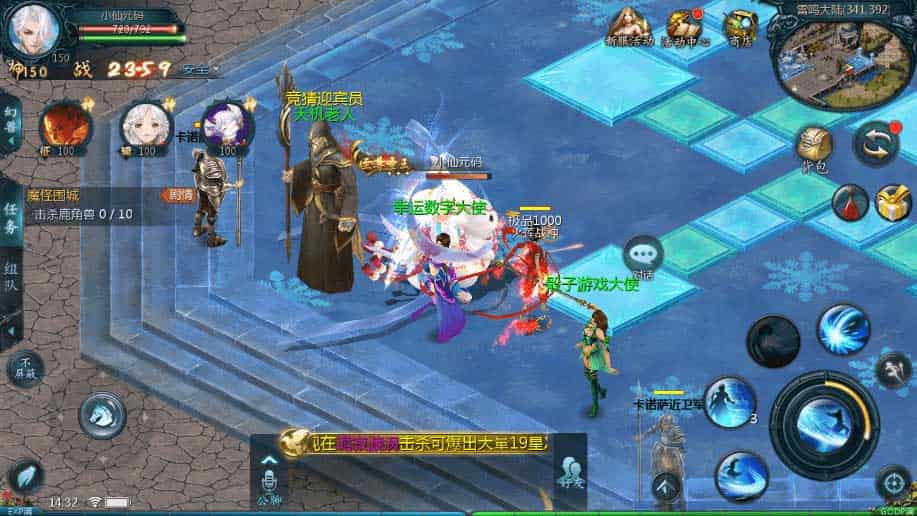Toggle the horse mount button

click(x=102, y=412)
